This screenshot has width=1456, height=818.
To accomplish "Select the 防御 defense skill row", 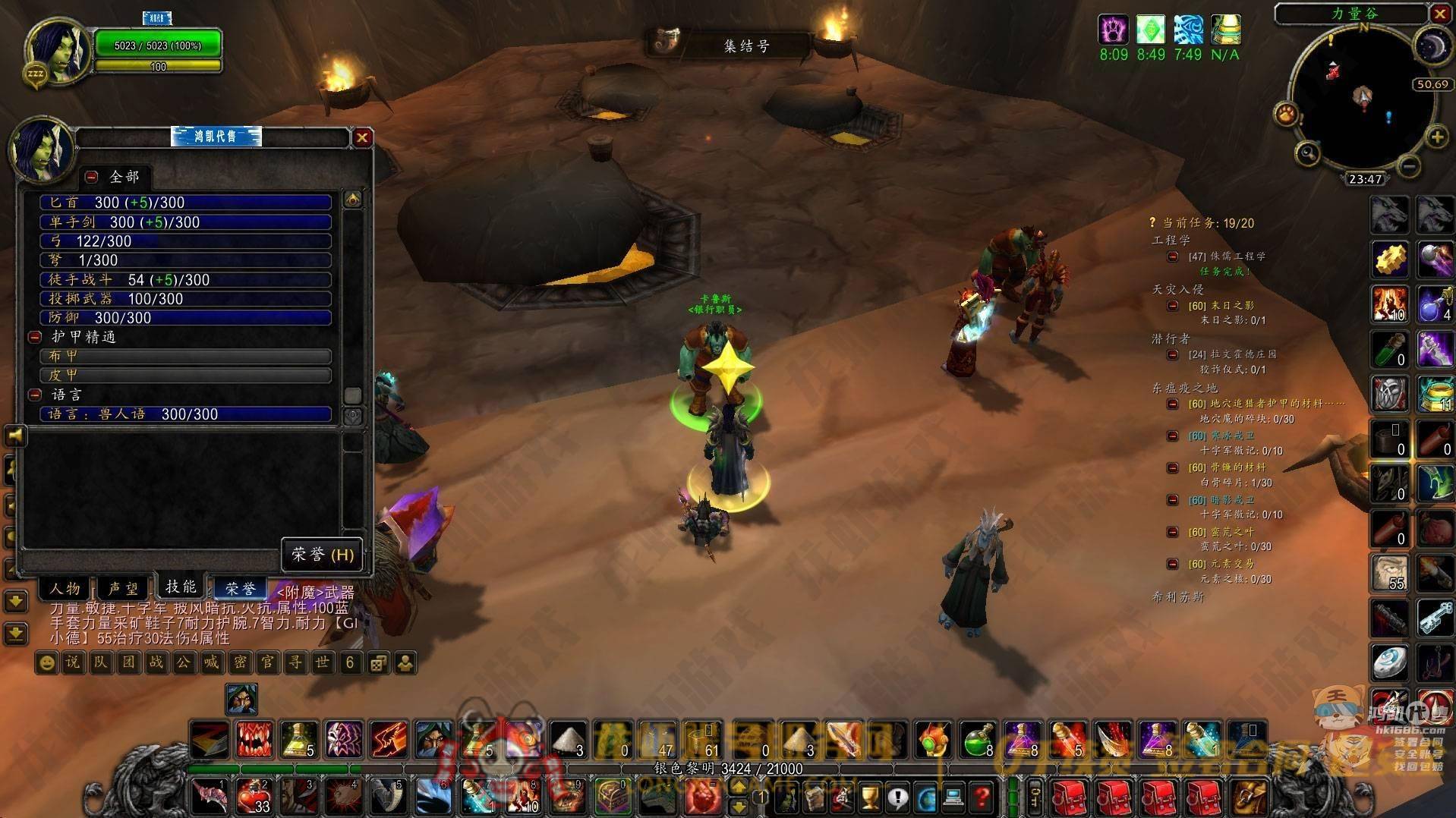I will point(186,318).
